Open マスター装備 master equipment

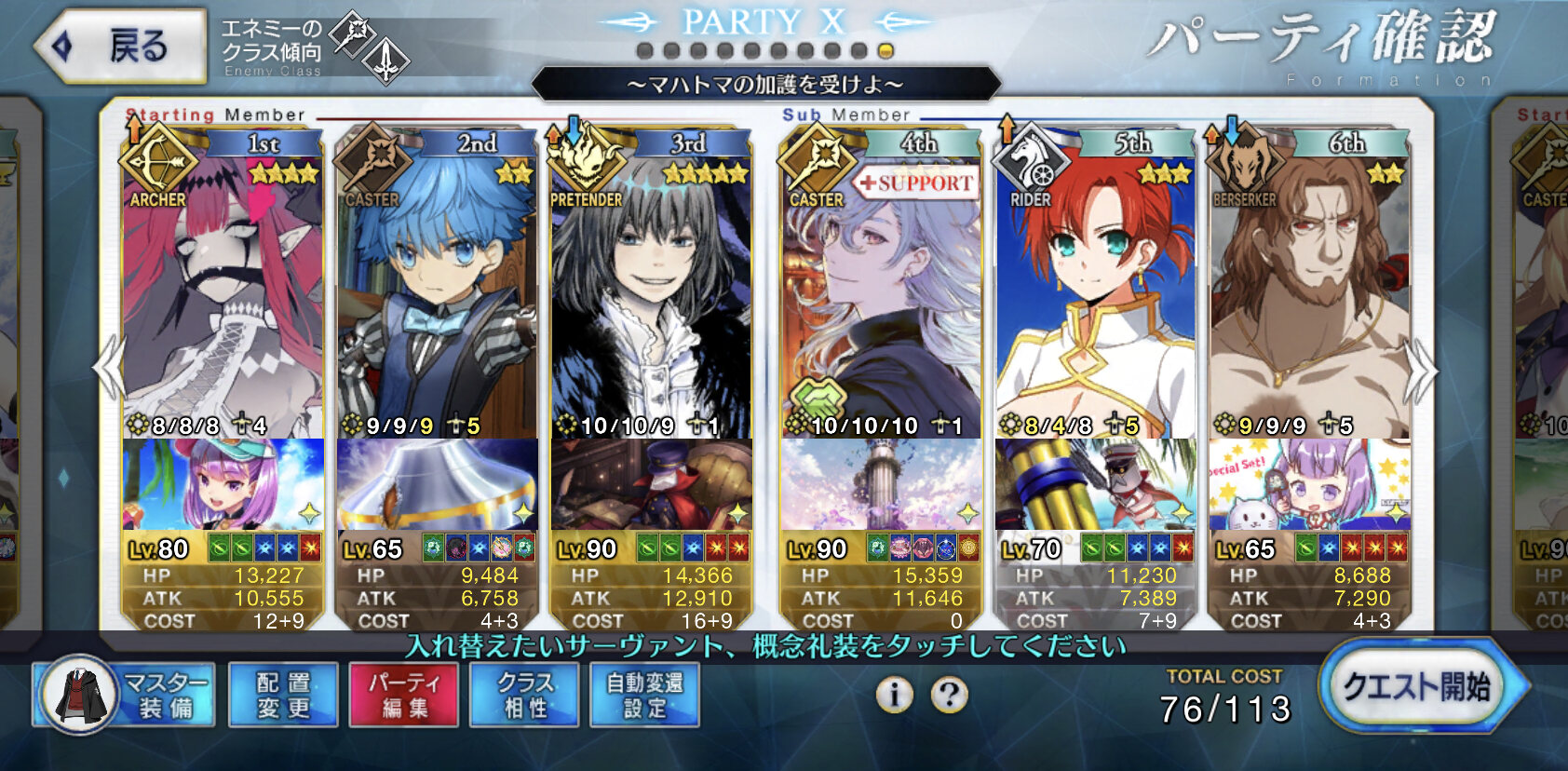point(125,696)
